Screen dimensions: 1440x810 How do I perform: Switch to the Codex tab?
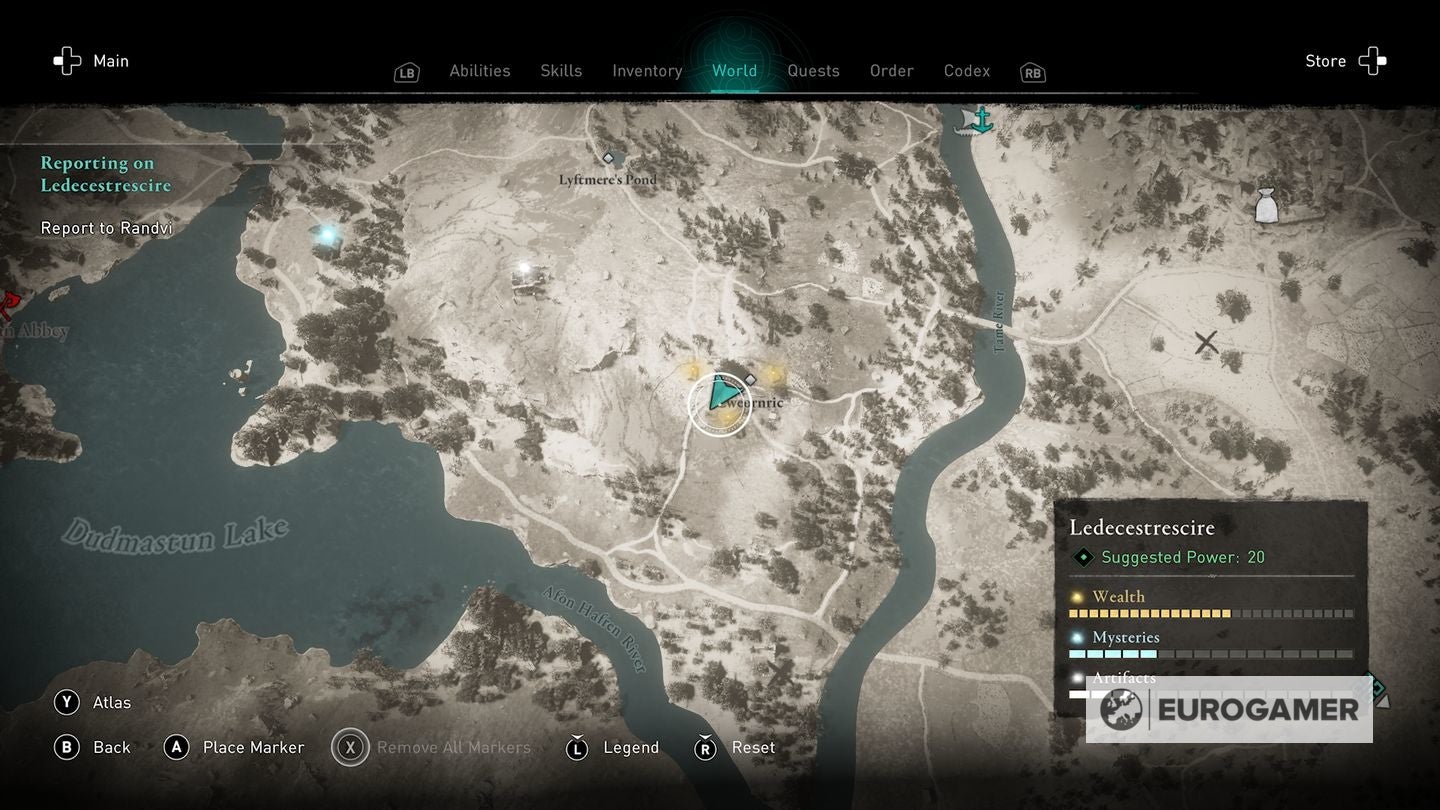[967, 71]
